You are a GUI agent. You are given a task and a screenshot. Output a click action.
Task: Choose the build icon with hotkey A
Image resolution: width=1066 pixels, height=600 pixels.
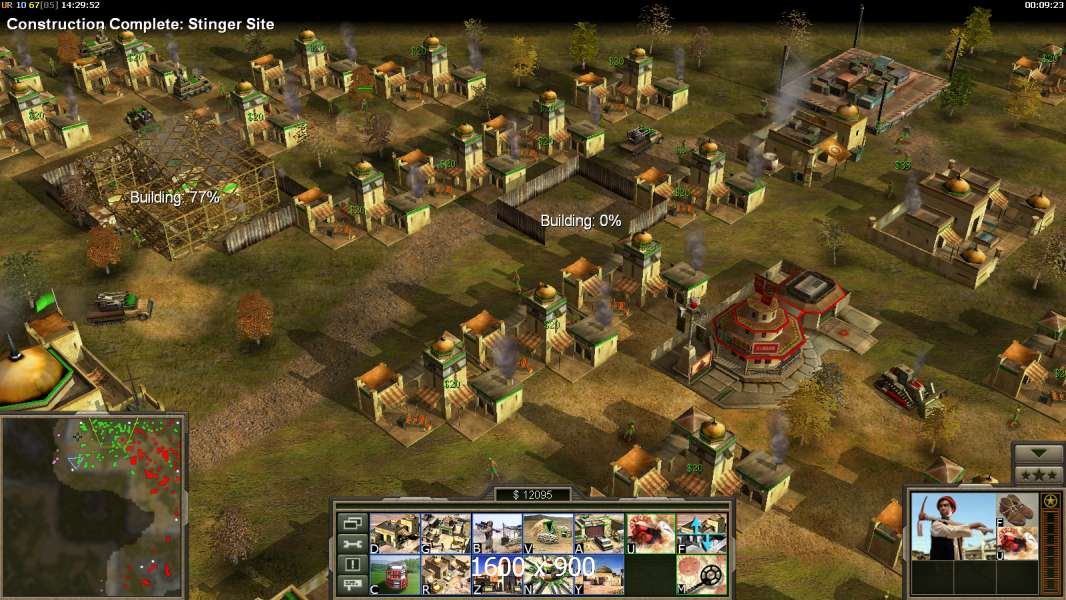[x=599, y=534]
